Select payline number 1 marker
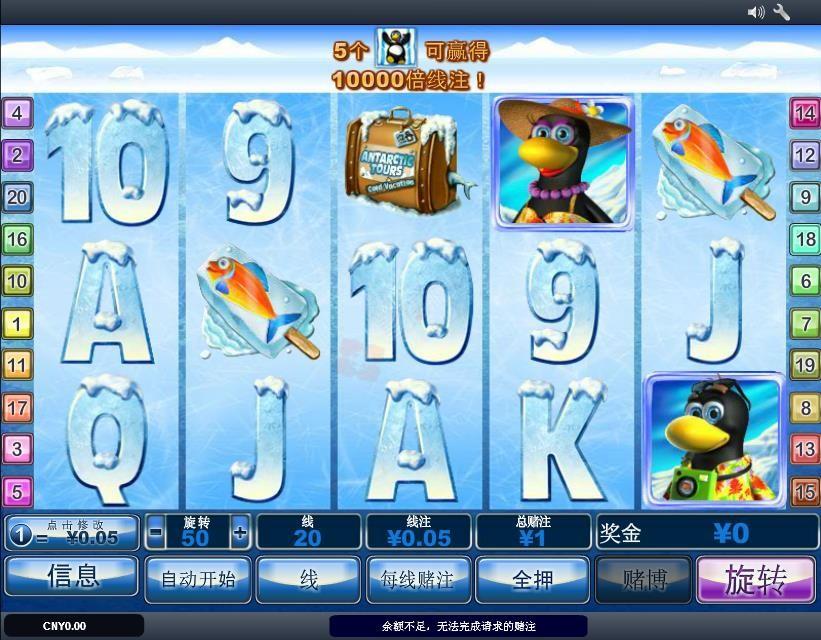 [x=17, y=323]
